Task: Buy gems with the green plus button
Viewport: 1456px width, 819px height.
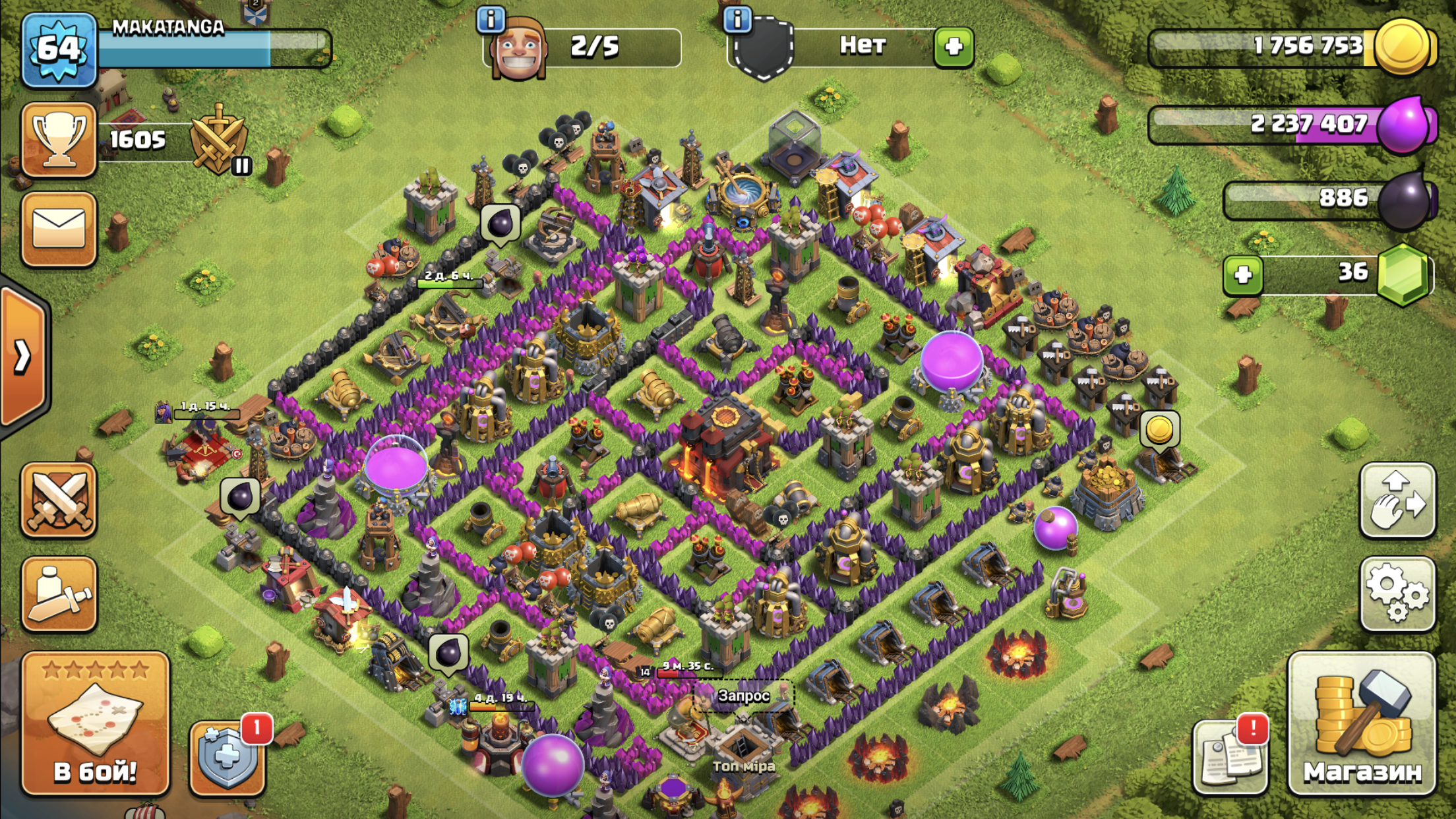Action: (x=1243, y=274)
